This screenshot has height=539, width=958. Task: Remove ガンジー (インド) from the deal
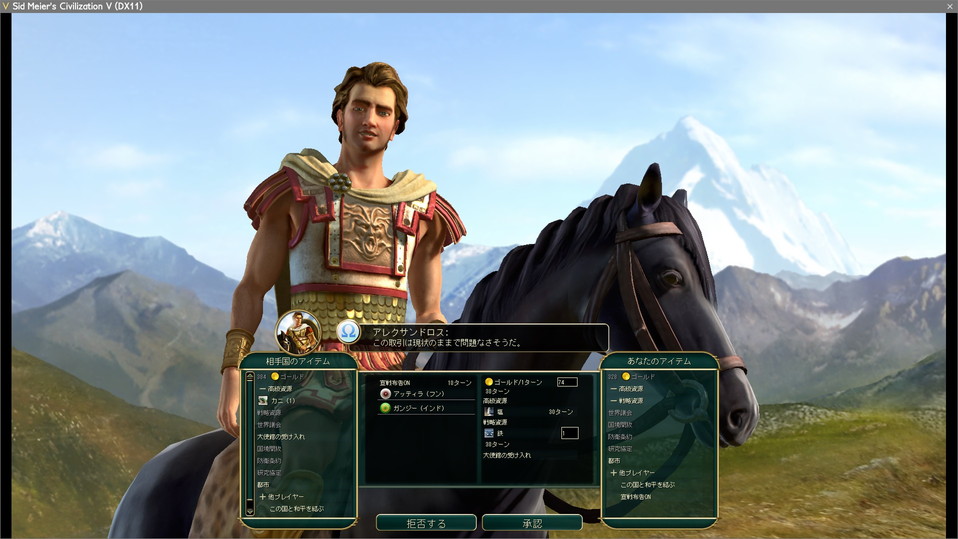click(418, 408)
